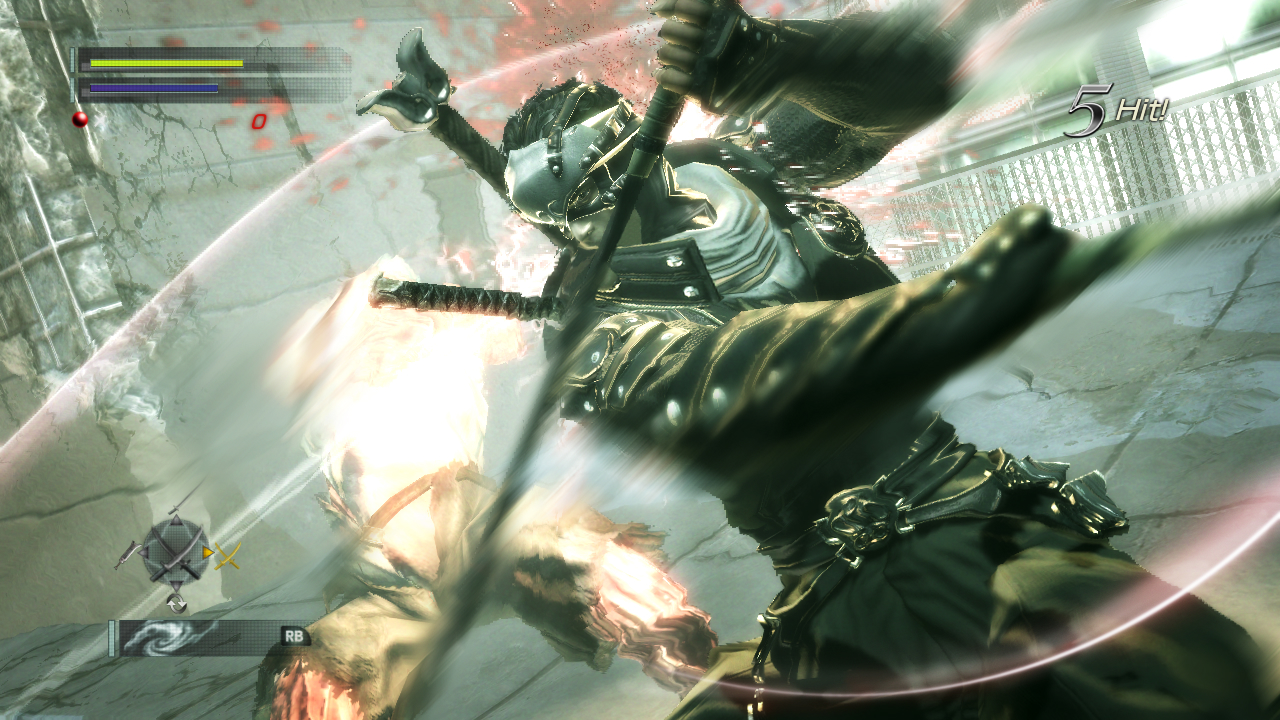Click the RB button prompt on the ninjutsu gauge
The height and width of the screenshot is (720, 1280).
coord(294,636)
